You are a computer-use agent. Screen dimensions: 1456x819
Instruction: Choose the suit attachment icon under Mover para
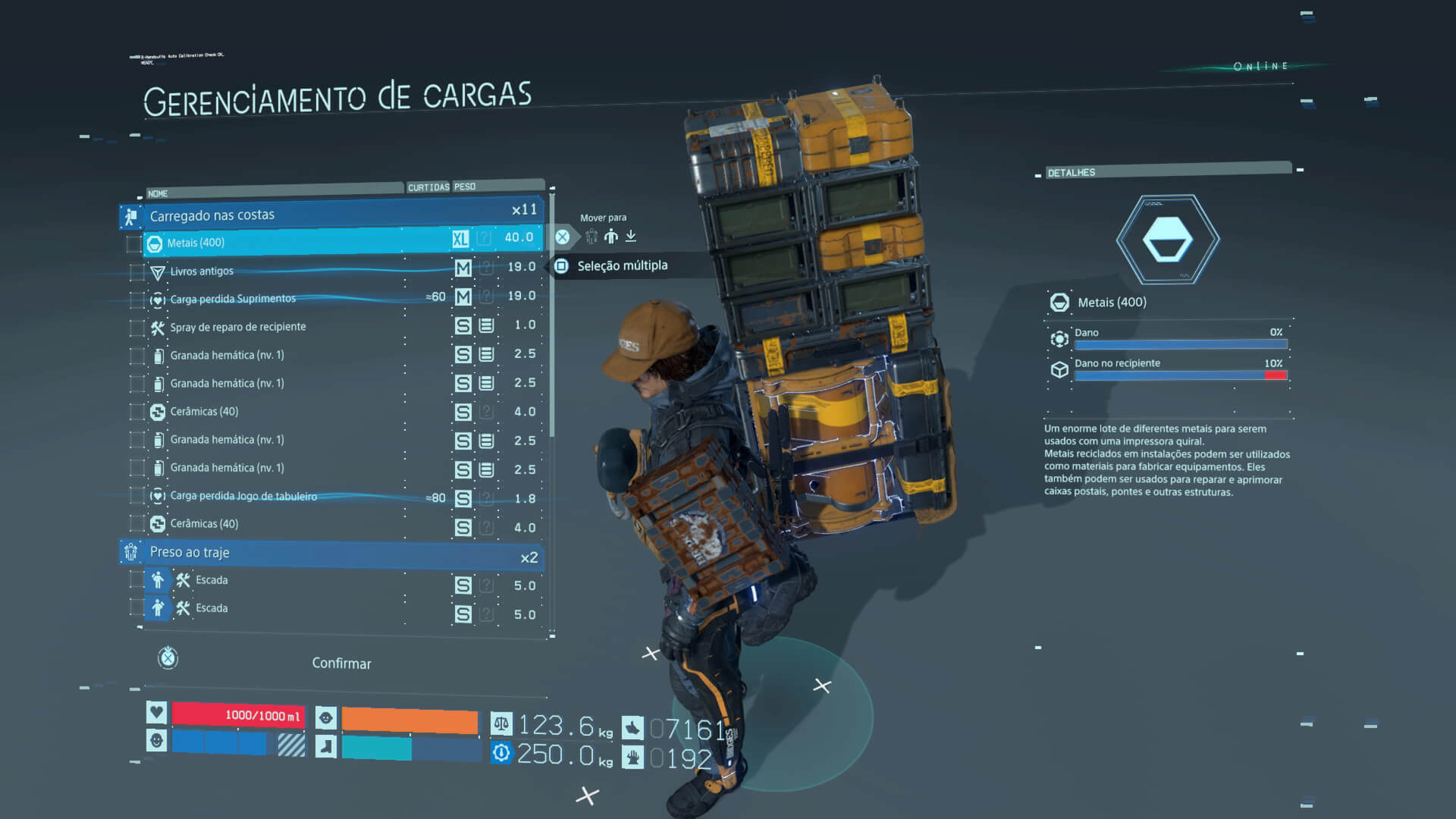591,237
